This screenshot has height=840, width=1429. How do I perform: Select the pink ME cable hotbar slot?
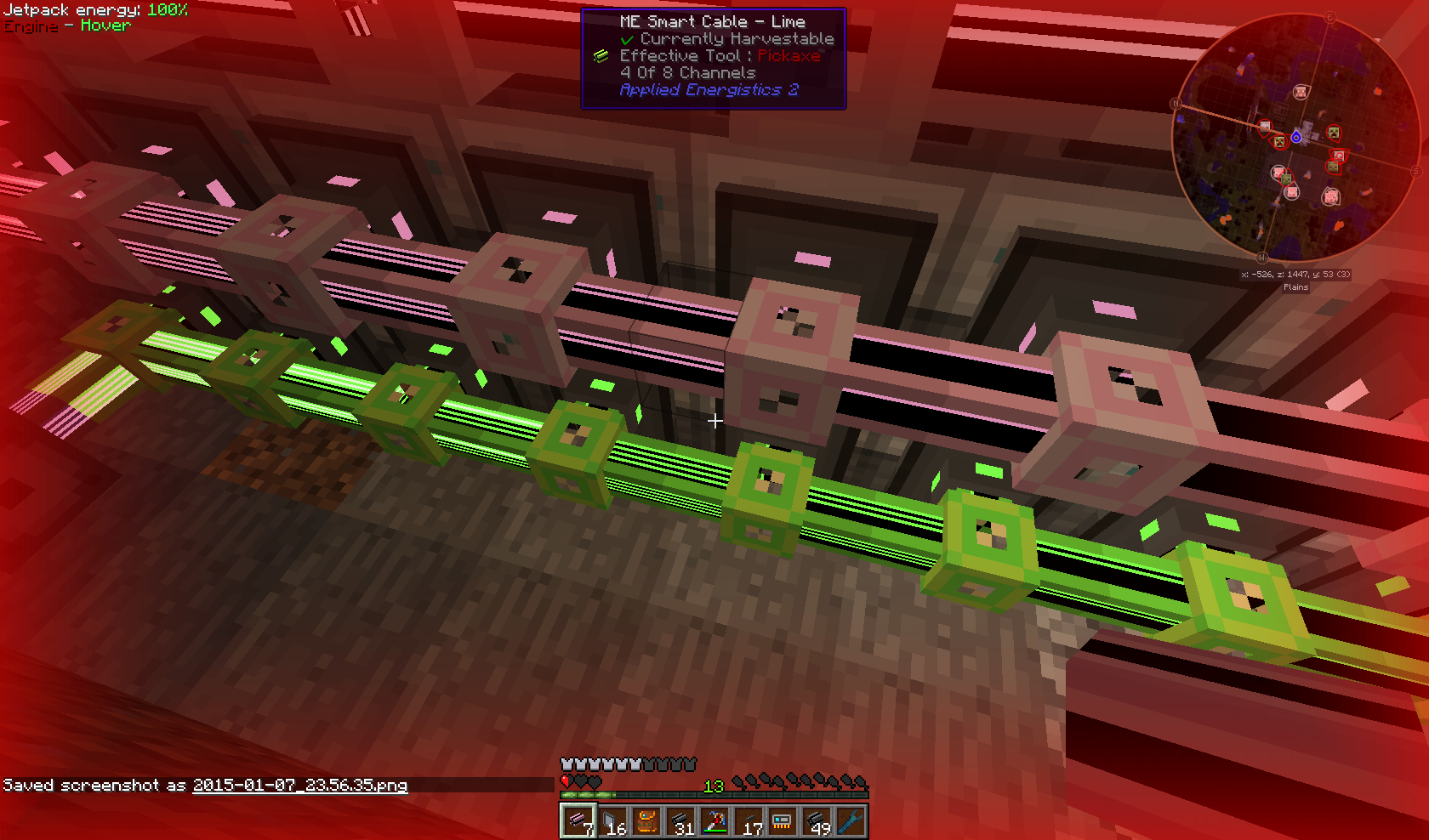[578, 821]
